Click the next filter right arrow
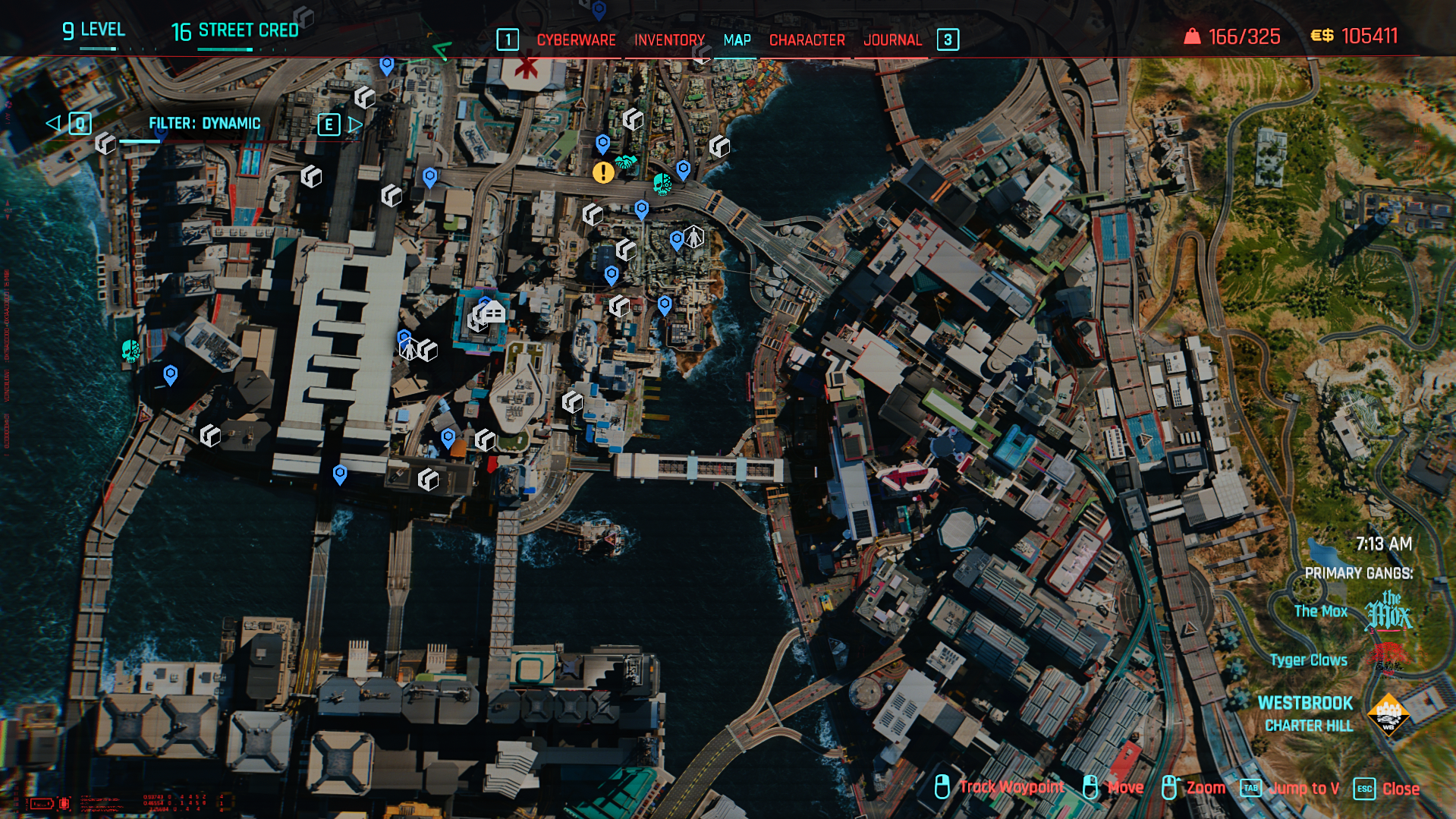 [x=355, y=124]
